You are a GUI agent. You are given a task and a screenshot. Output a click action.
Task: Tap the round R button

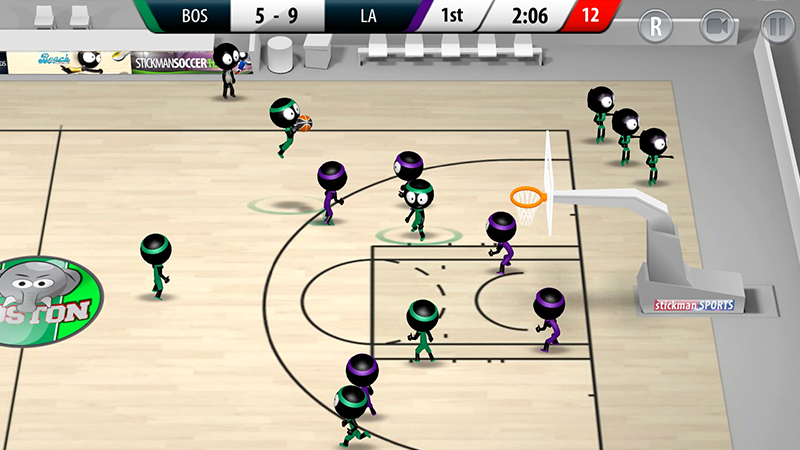[656, 26]
